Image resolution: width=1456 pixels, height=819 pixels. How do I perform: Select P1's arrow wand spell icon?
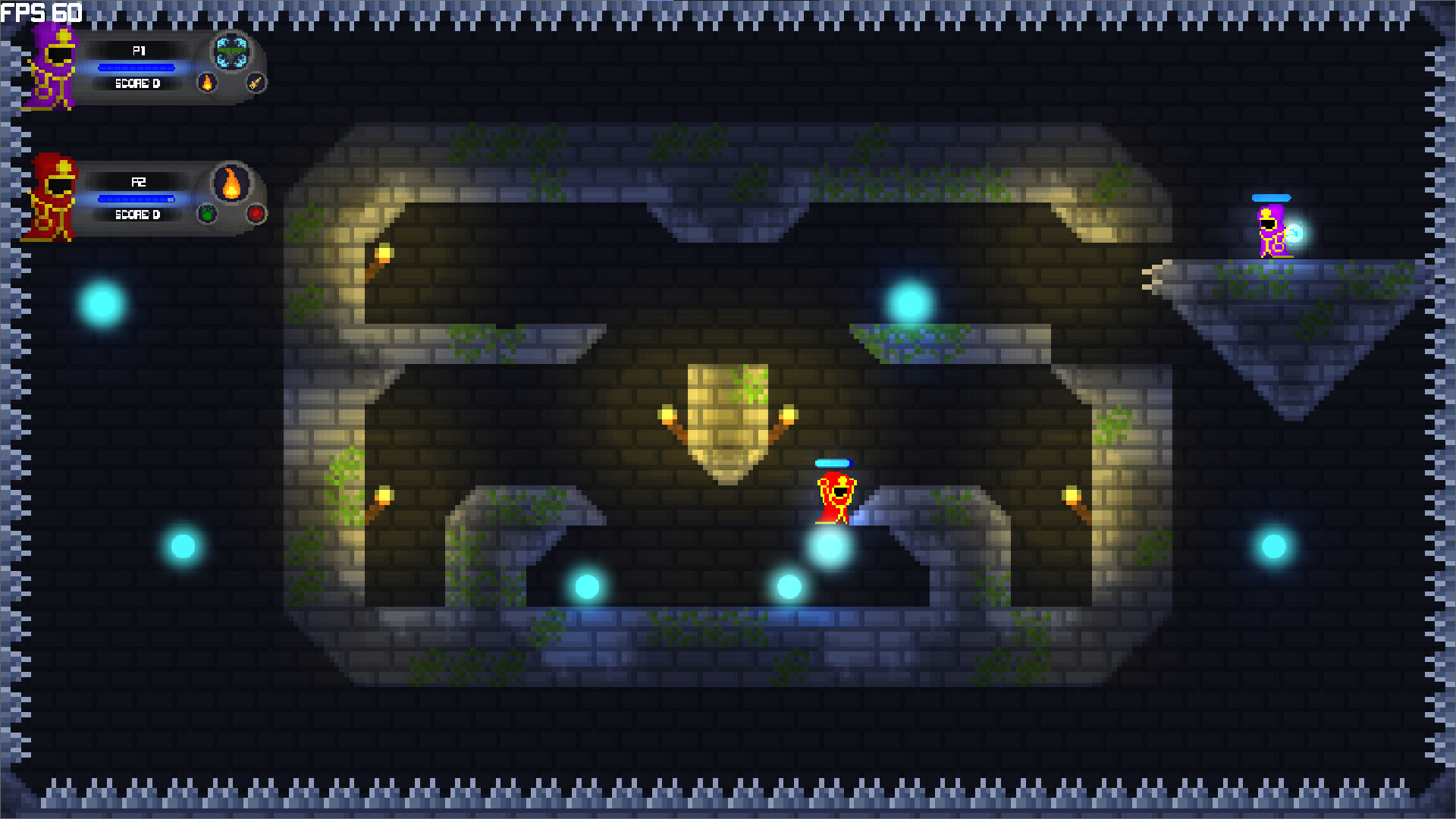click(255, 84)
